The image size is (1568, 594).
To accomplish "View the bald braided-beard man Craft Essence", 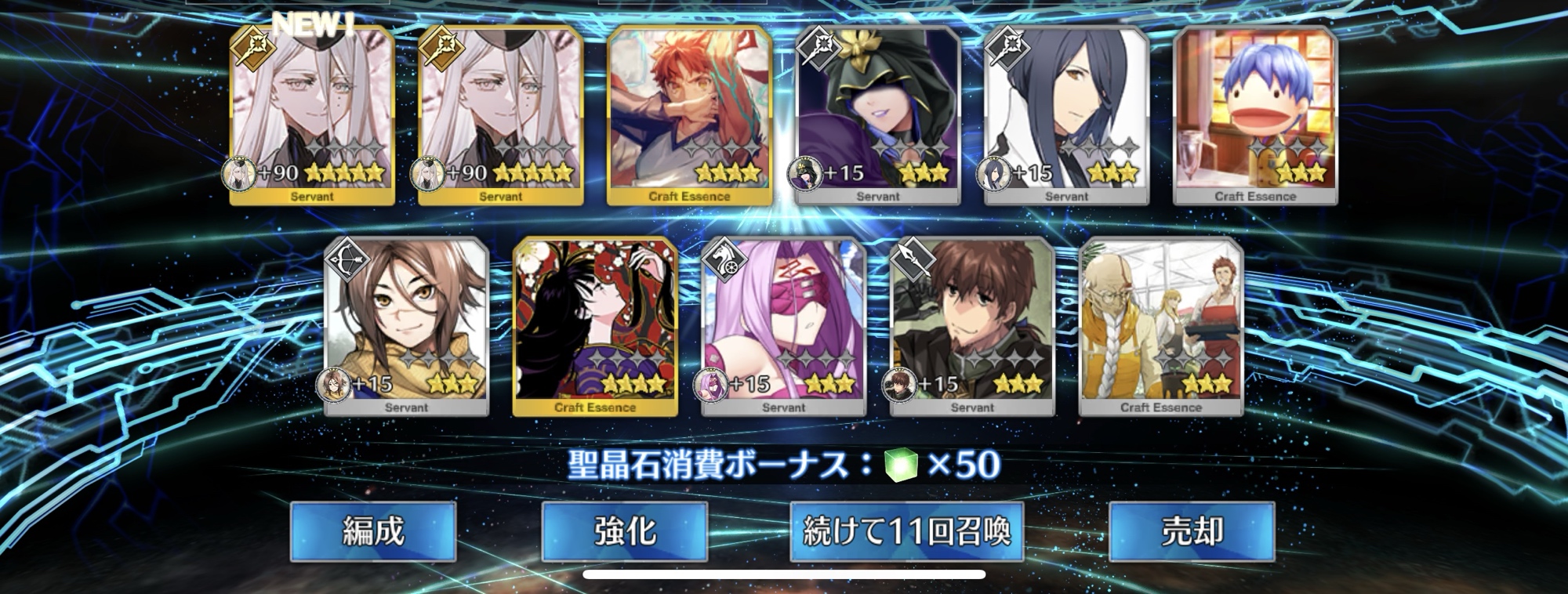I will tap(1161, 326).
